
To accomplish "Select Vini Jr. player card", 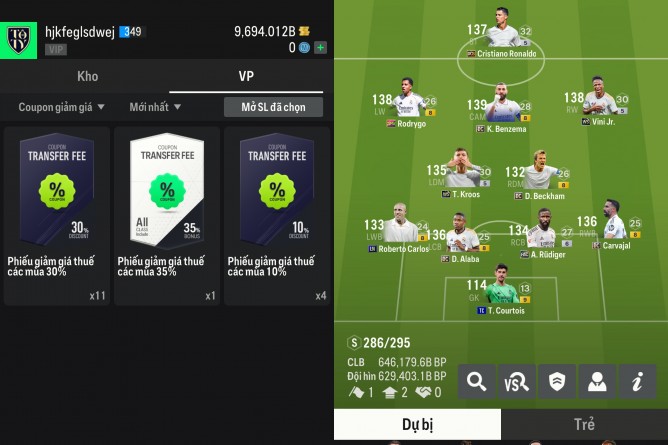I will tap(601, 107).
